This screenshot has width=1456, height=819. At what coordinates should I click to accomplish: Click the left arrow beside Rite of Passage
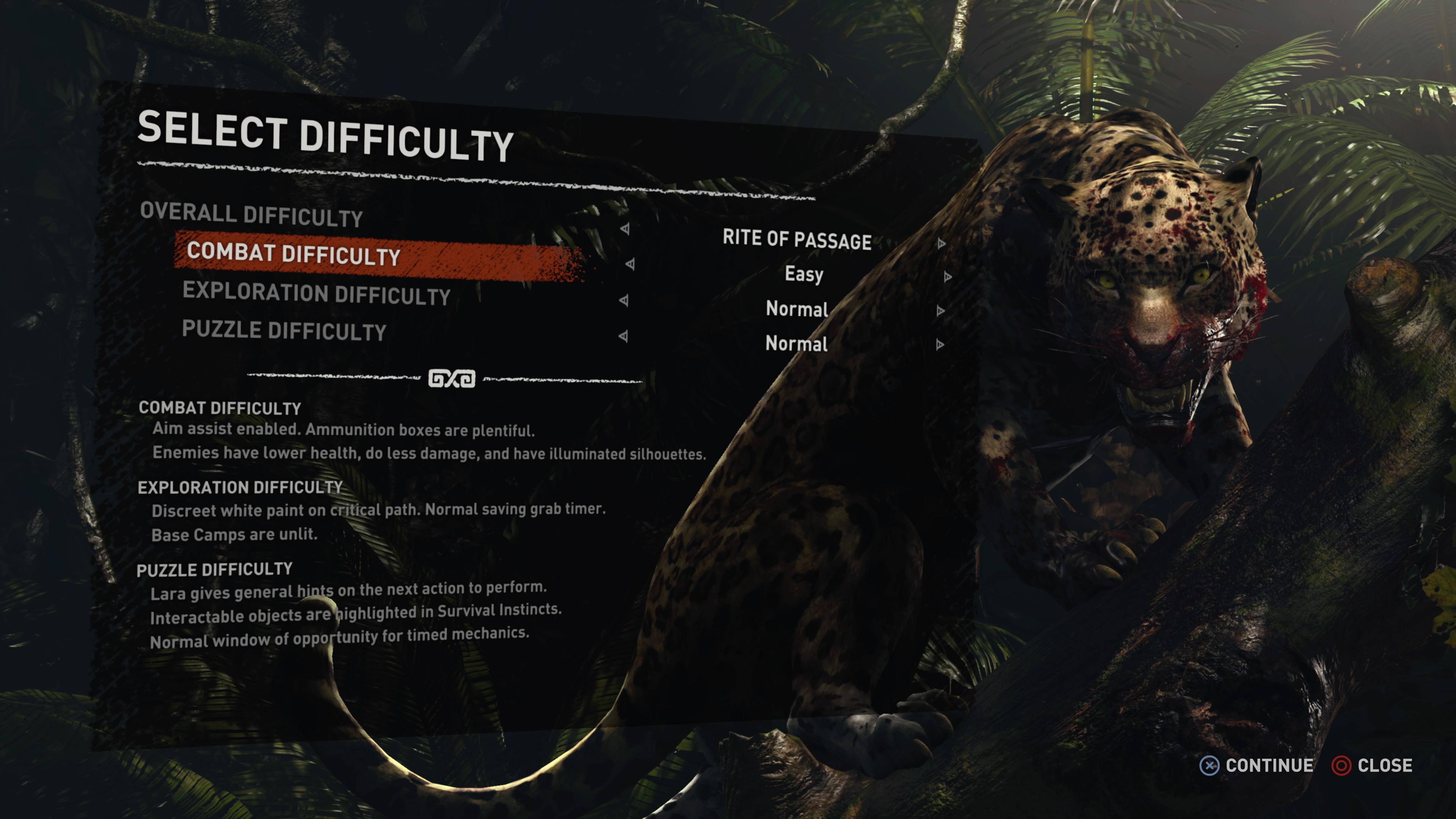625,229
